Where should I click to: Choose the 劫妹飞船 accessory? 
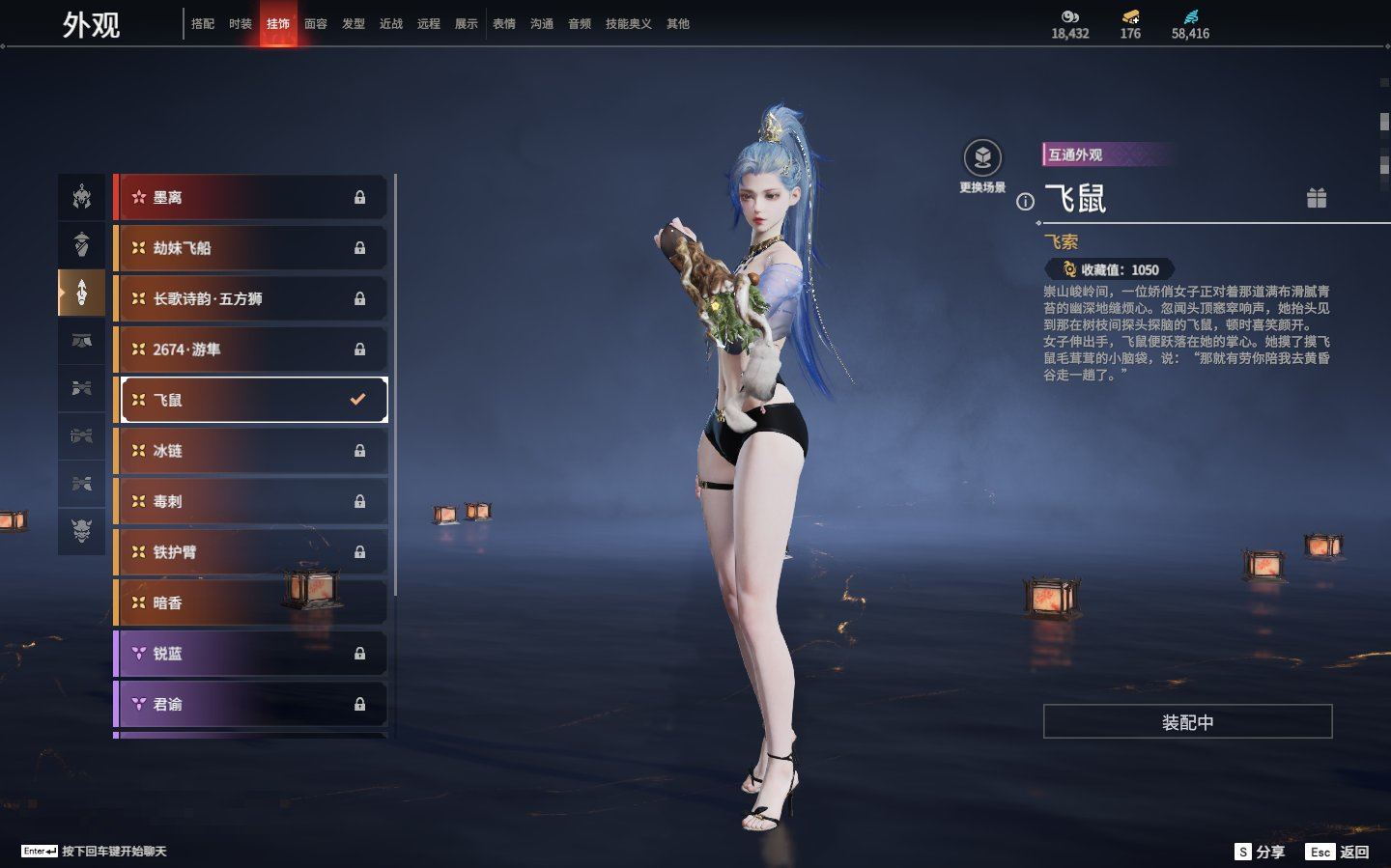click(x=251, y=248)
